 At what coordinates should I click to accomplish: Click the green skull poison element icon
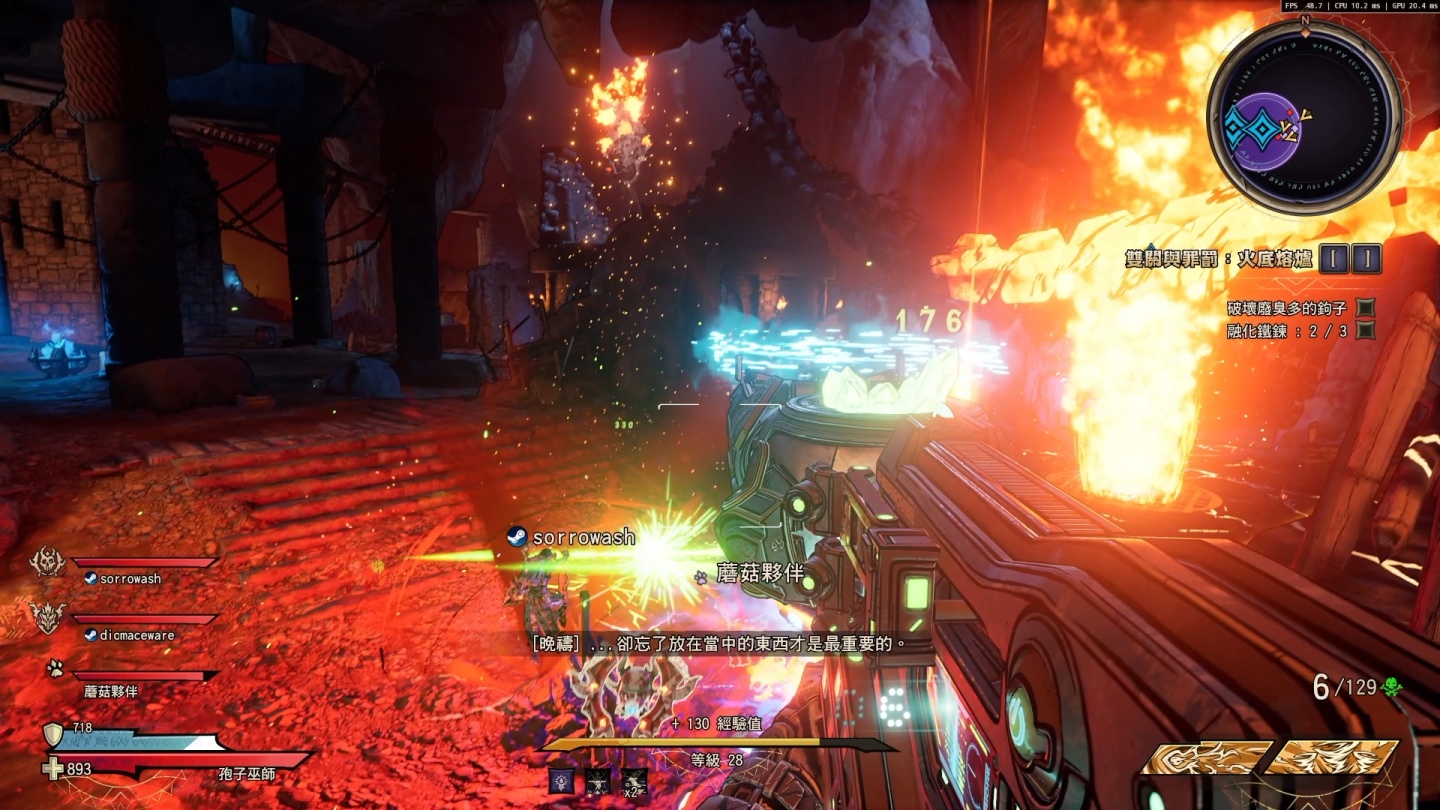[1390, 687]
